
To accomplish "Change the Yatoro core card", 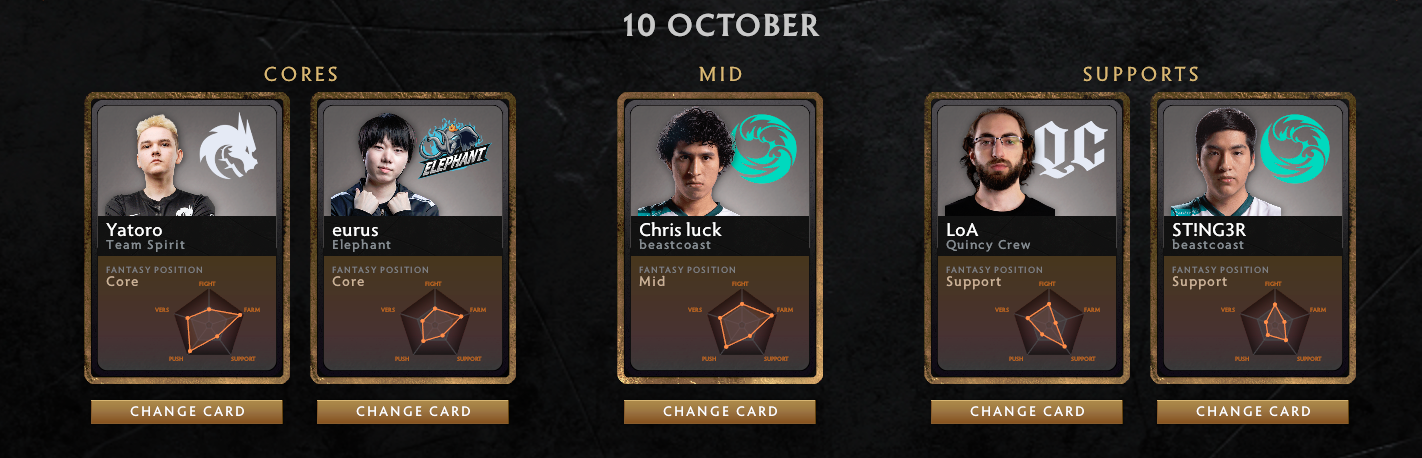I will [x=187, y=411].
